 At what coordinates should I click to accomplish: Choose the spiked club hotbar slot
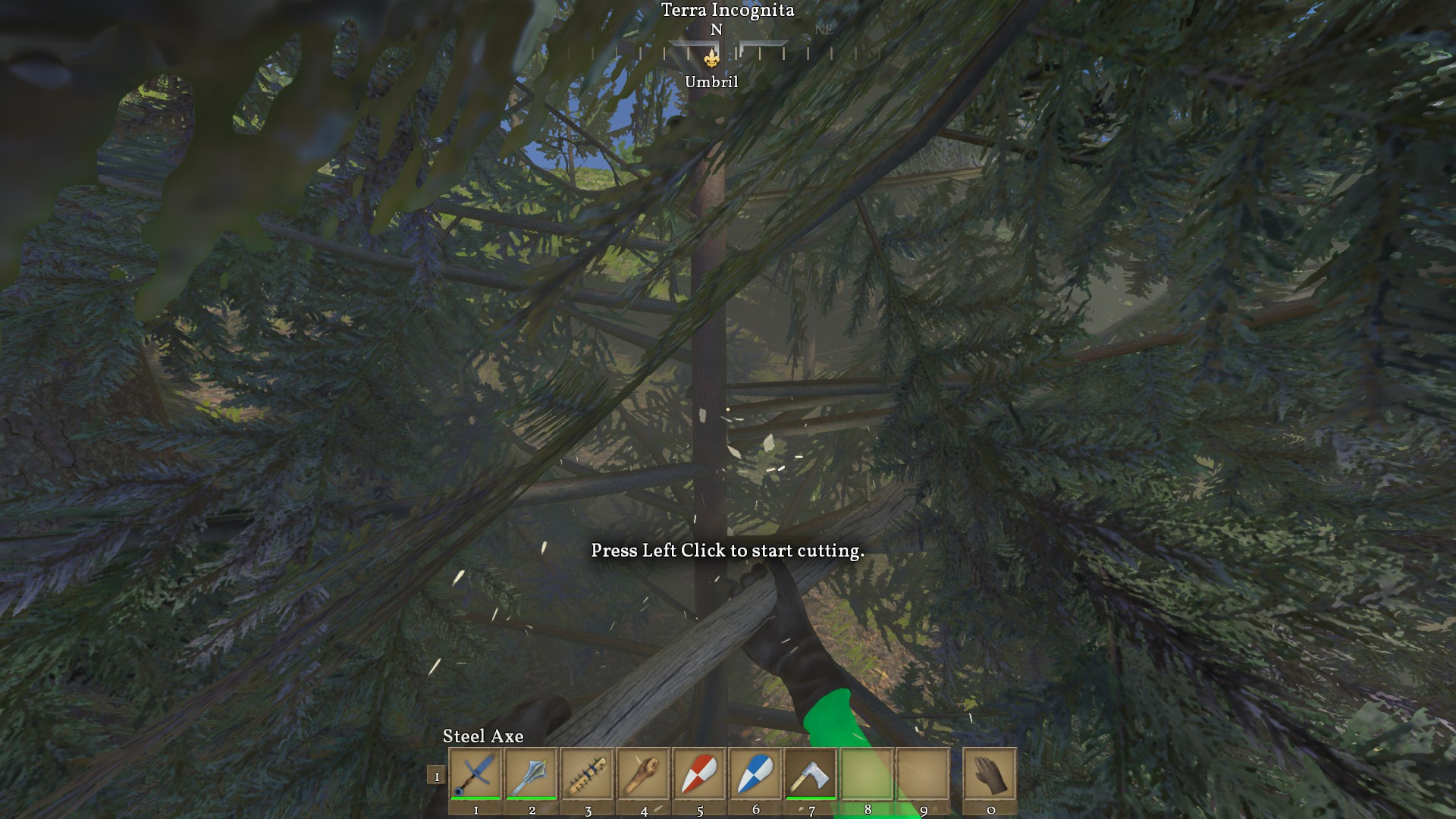point(588,774)
